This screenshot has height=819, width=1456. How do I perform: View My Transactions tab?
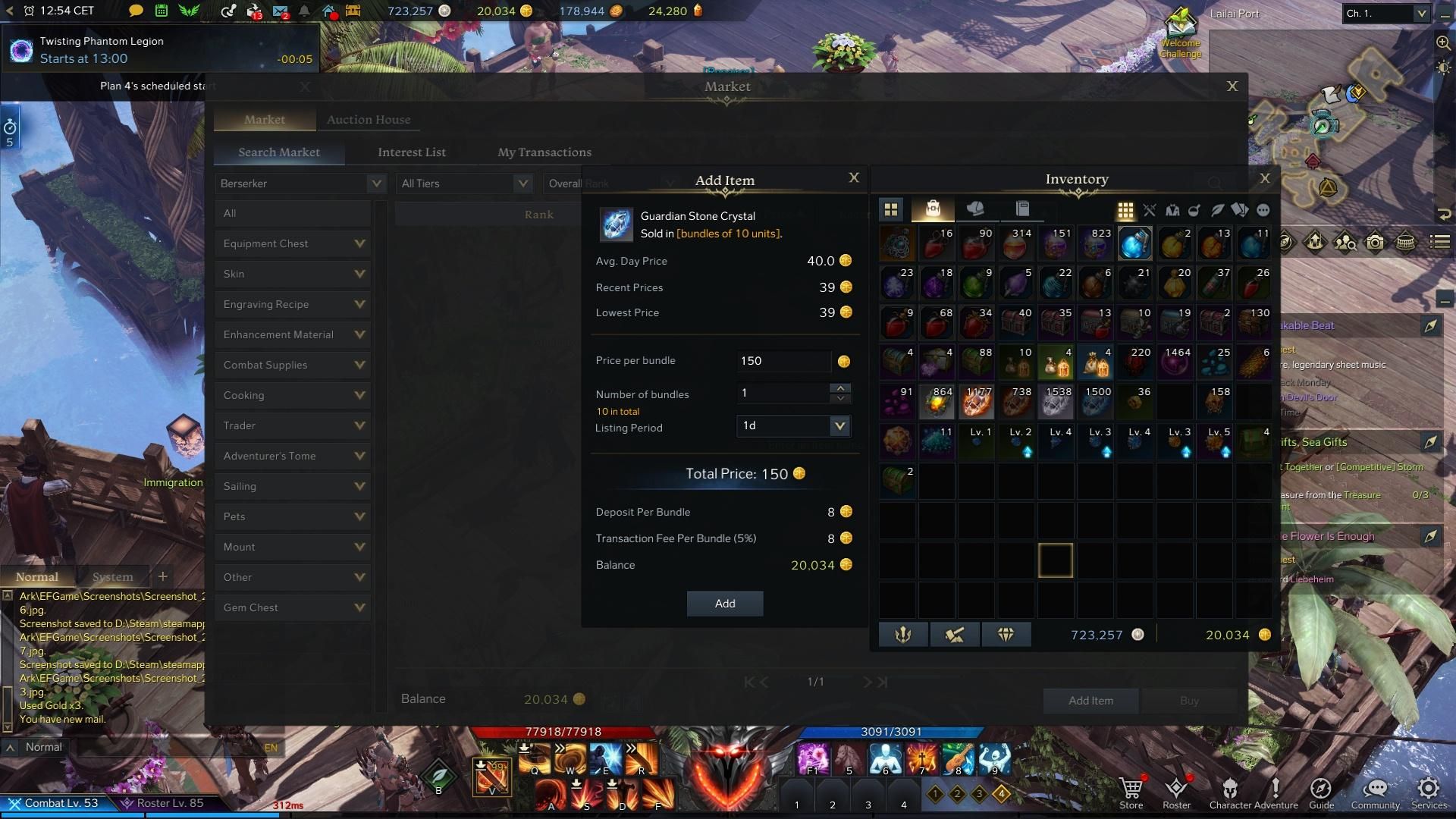tap(544, 152)
